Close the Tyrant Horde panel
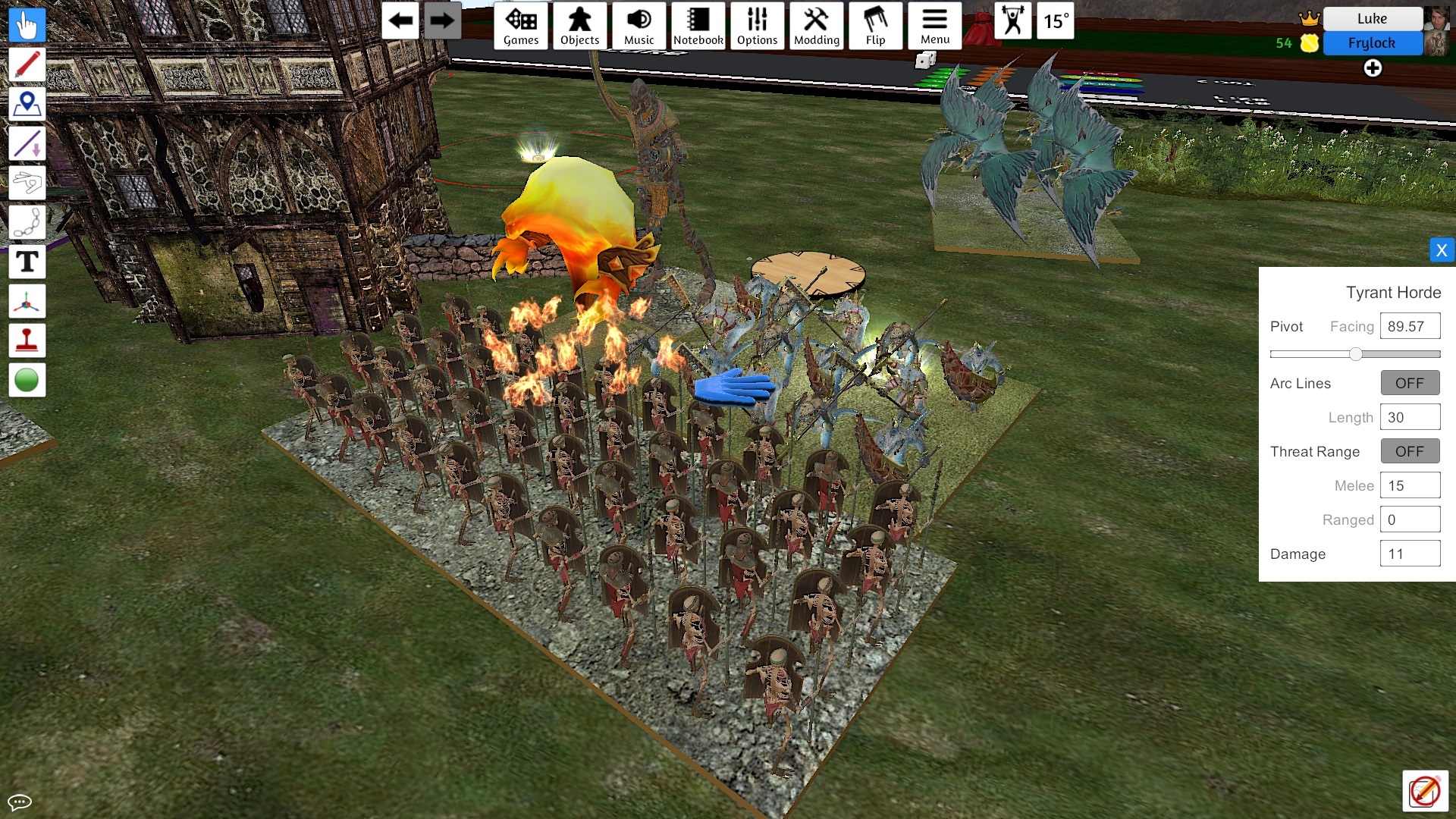 tap(1442, 250)
